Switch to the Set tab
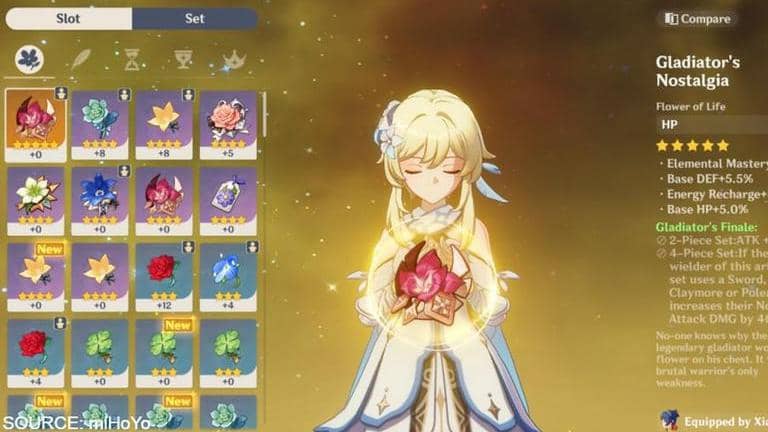This screenshot has width=768, height=432. [194, 18]
